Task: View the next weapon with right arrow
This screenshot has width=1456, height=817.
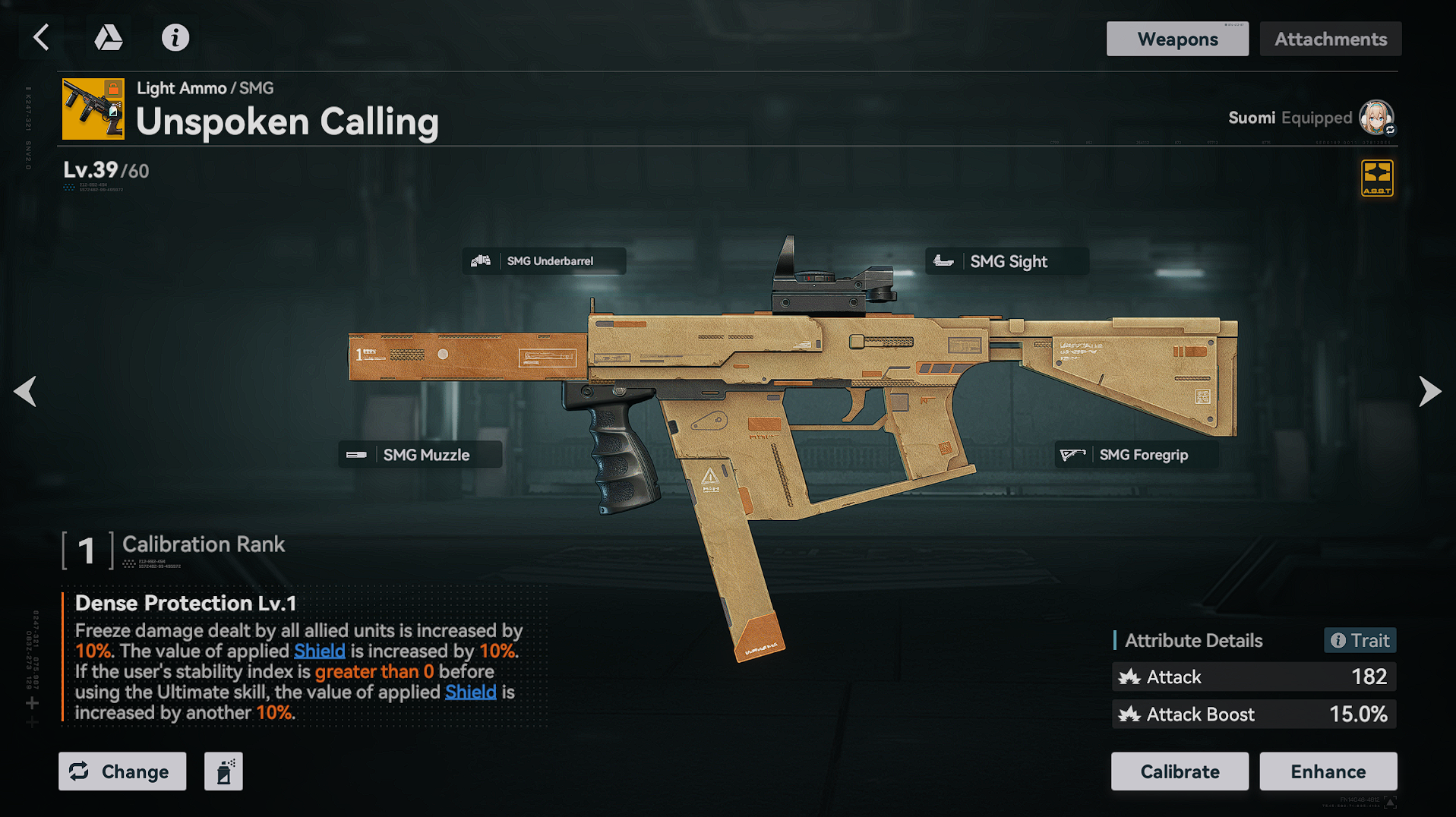Action: tap(1429, 392)
